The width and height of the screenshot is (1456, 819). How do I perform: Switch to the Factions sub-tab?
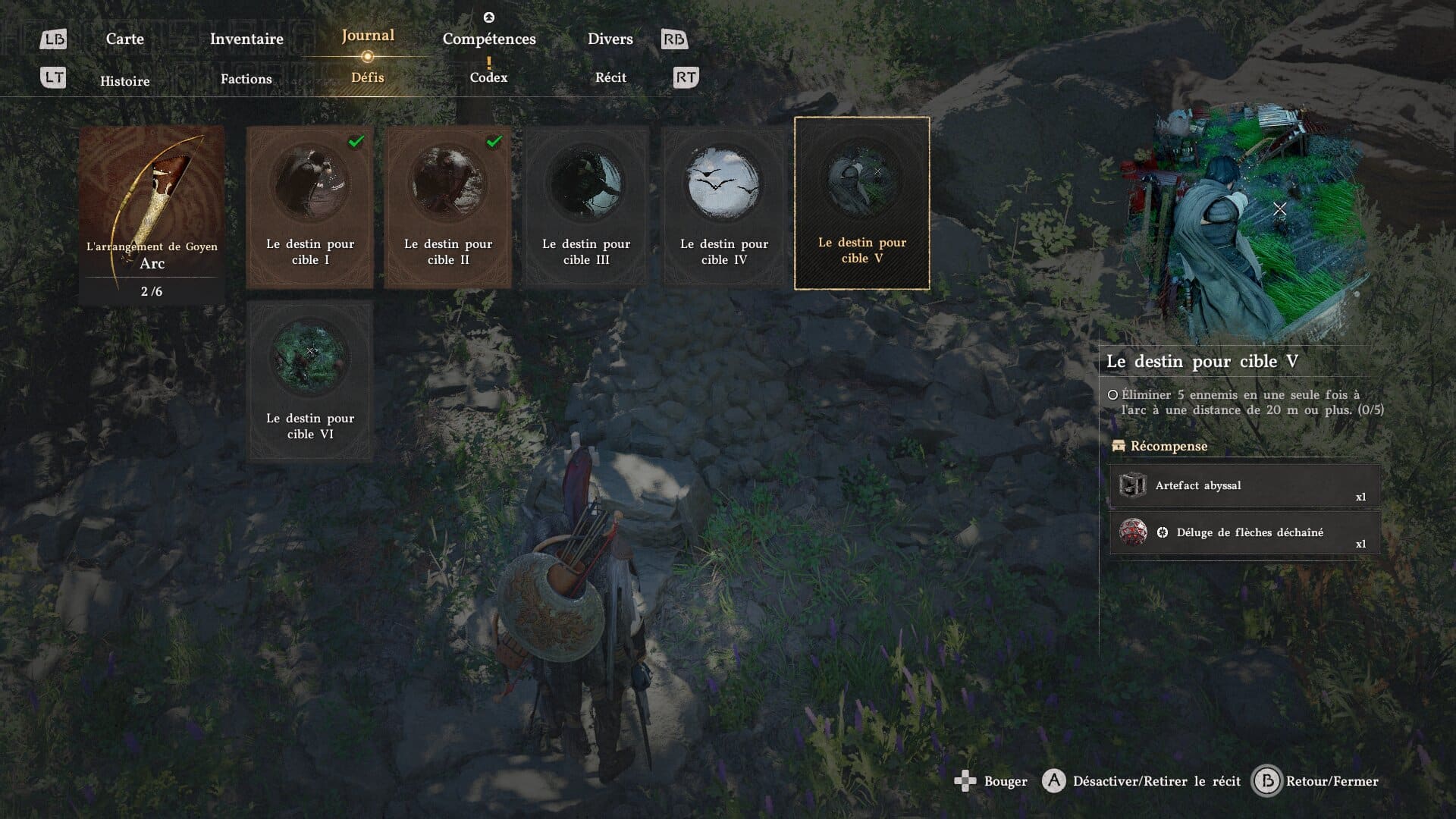(246, 79)
